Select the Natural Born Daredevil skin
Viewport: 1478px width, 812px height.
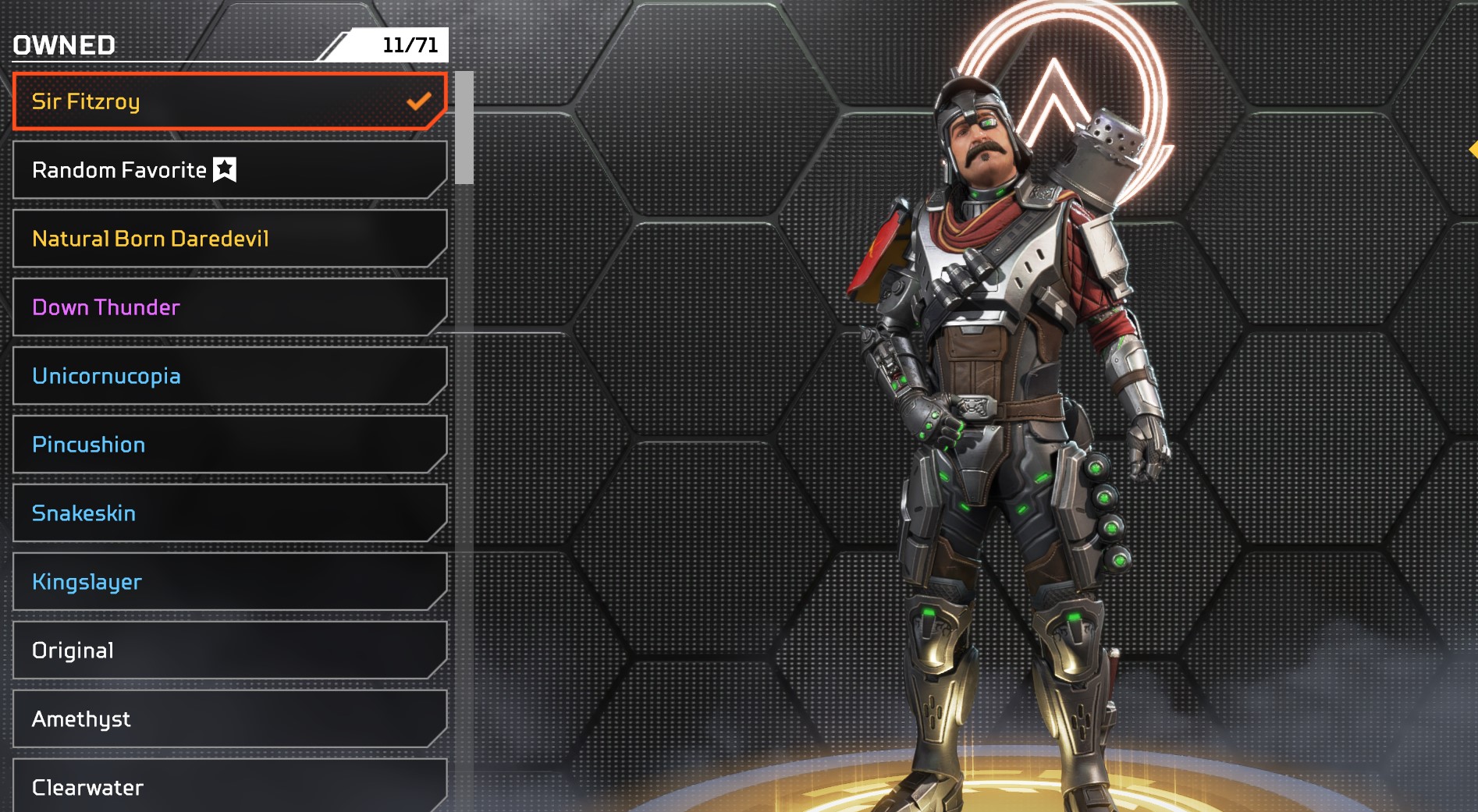coord(229,239)
